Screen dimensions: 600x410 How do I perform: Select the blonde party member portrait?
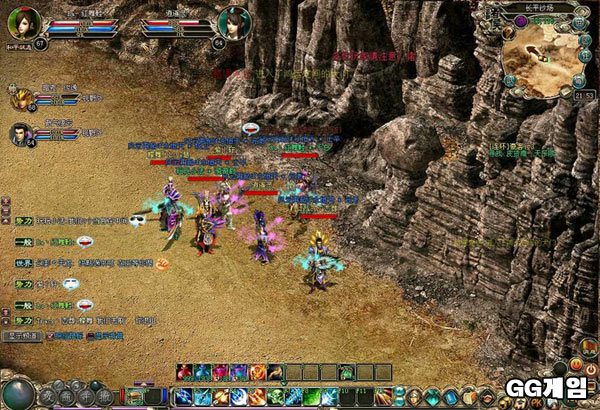pos(21,98)
